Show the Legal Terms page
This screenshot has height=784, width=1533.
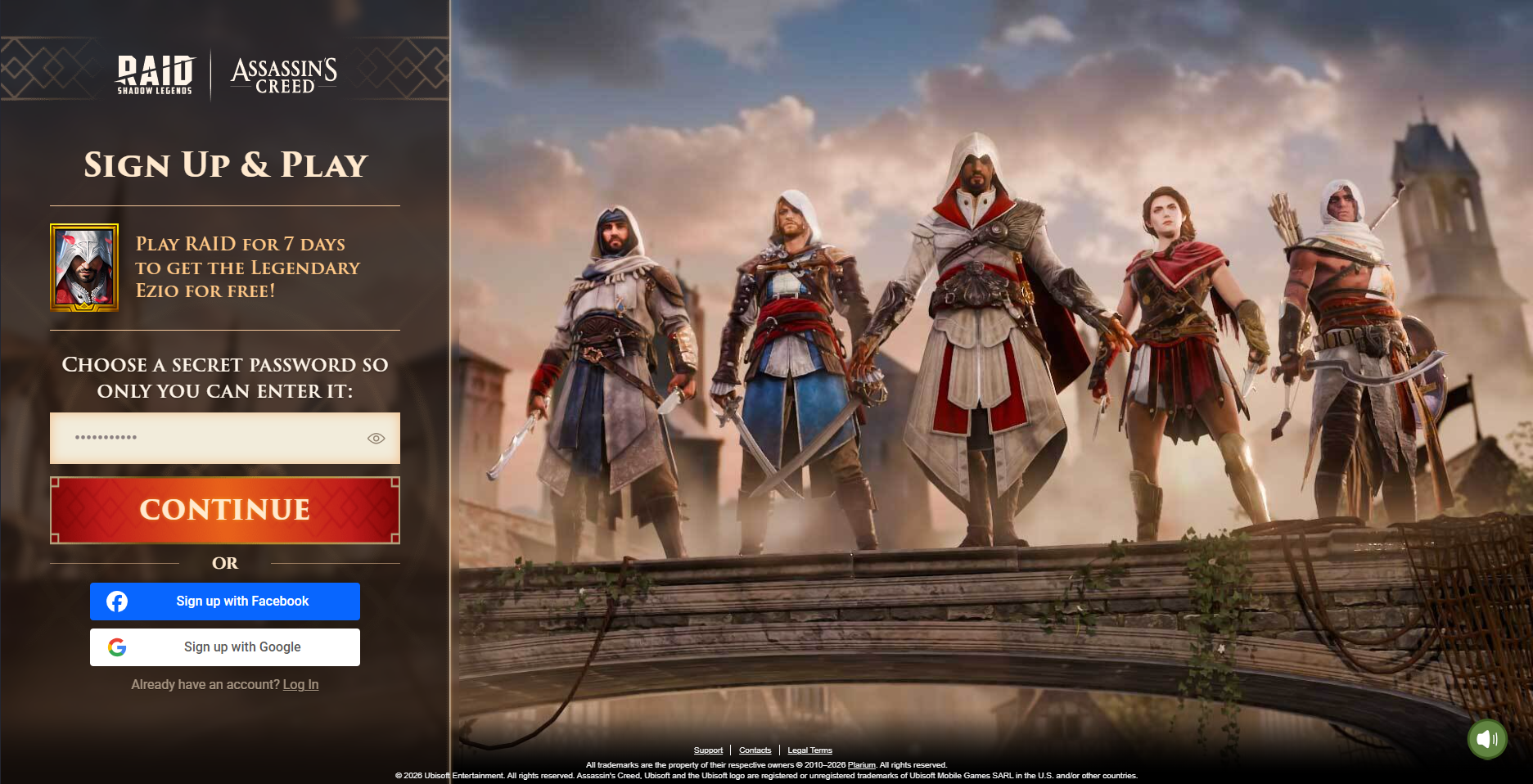pos(809,750)
